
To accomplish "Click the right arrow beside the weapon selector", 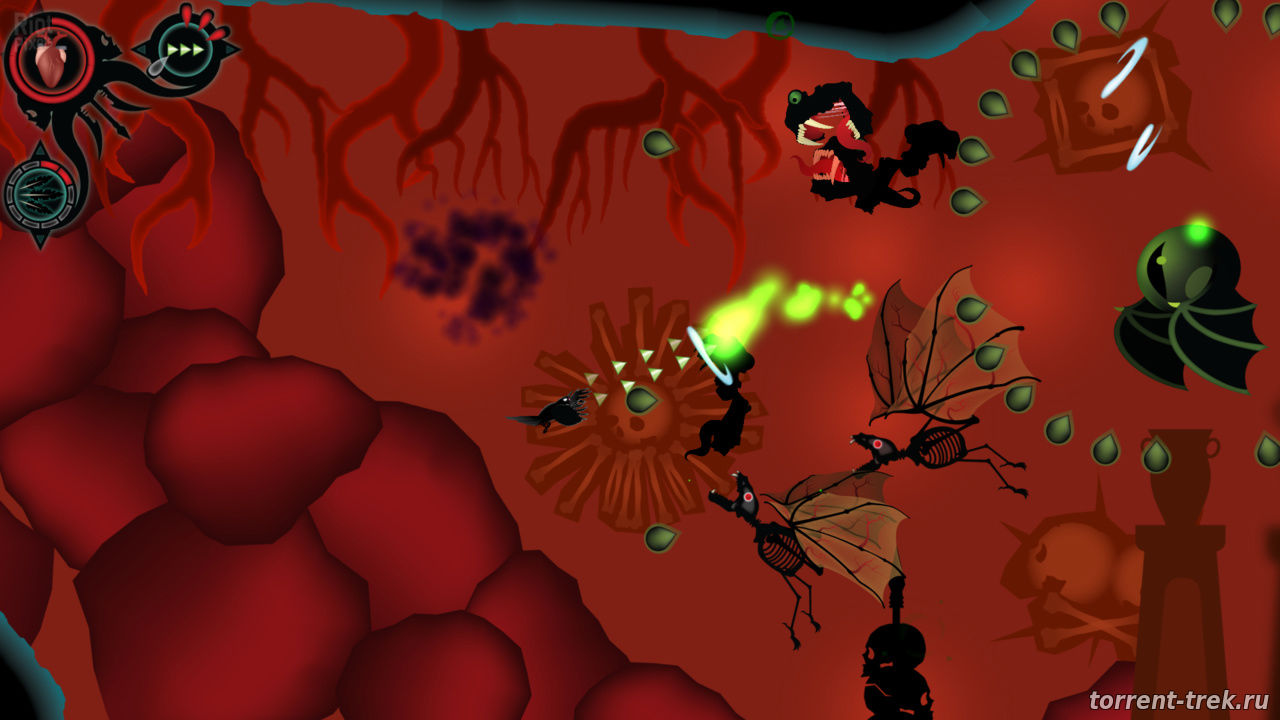I will coord(232,49).
